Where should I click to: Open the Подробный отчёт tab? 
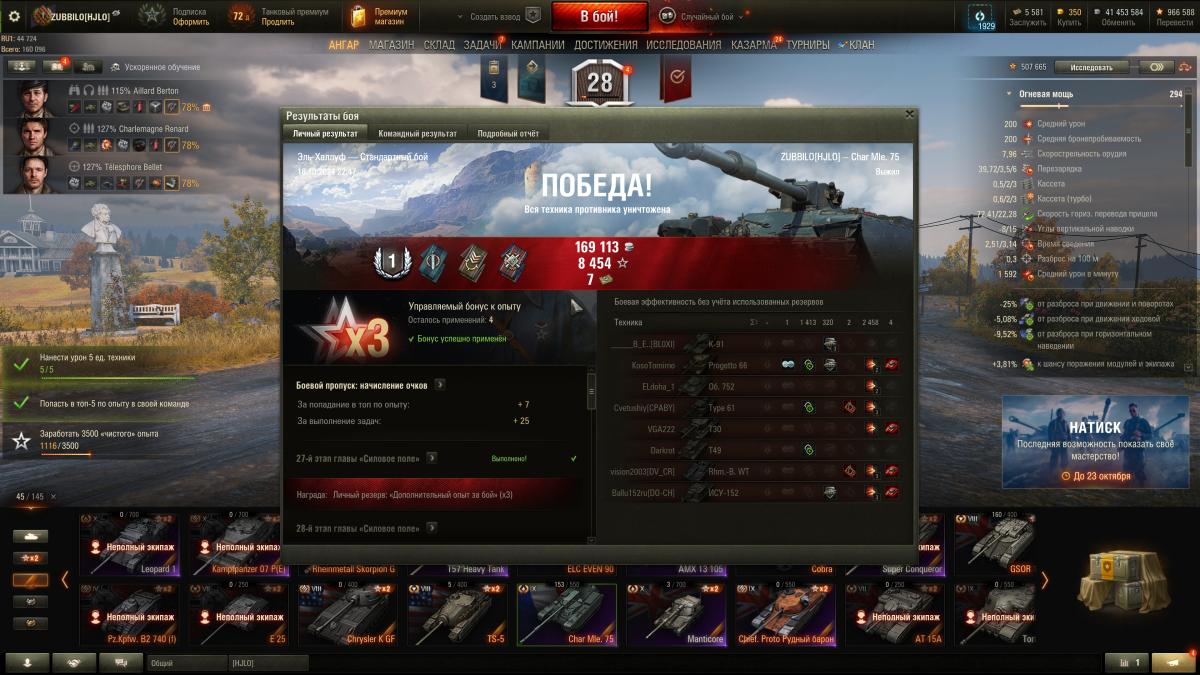click(507, 133)
